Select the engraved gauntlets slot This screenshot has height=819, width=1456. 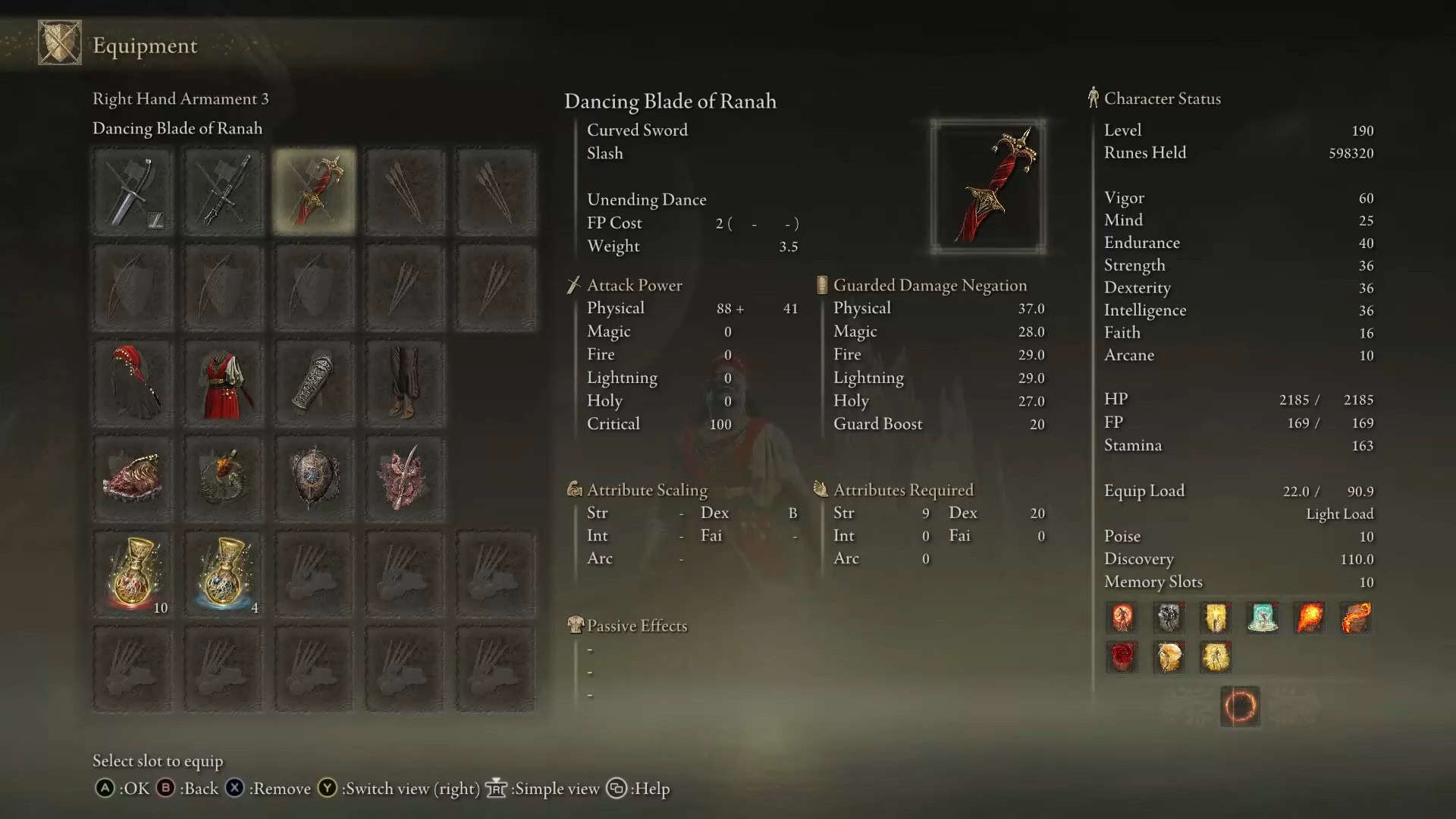click(314, 383)
